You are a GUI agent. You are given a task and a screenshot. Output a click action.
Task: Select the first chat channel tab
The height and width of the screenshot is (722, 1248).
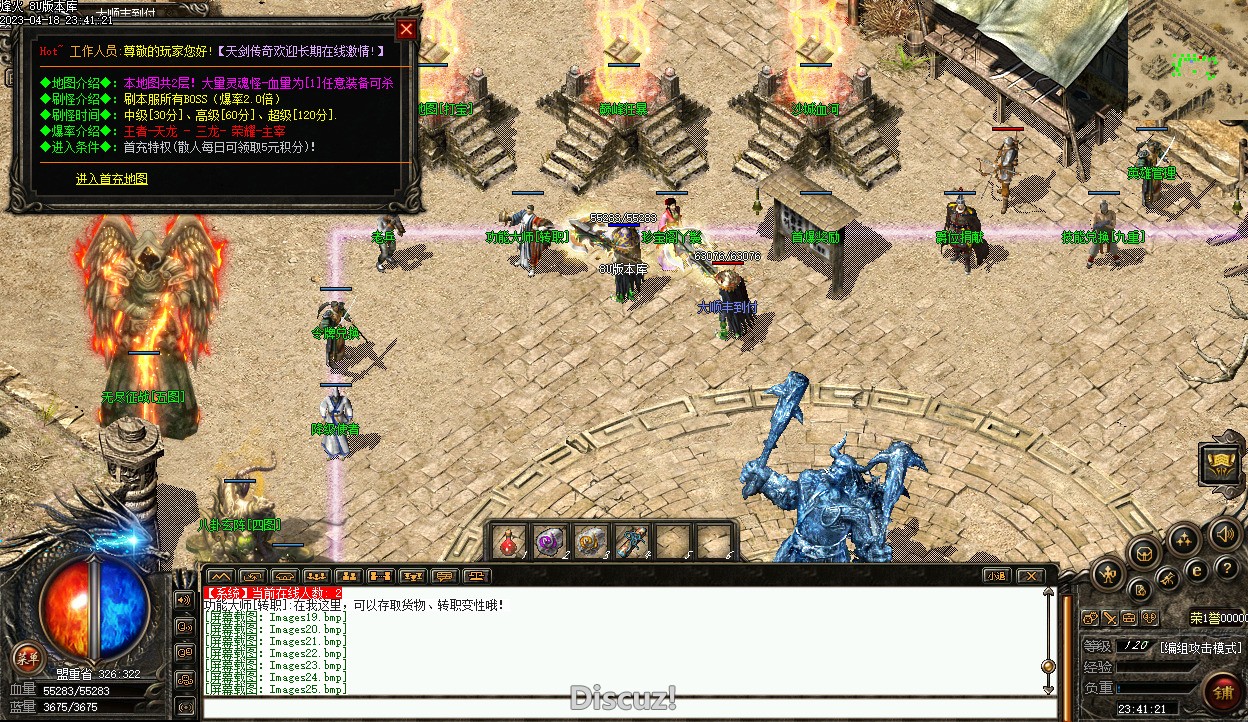point(220,576)
